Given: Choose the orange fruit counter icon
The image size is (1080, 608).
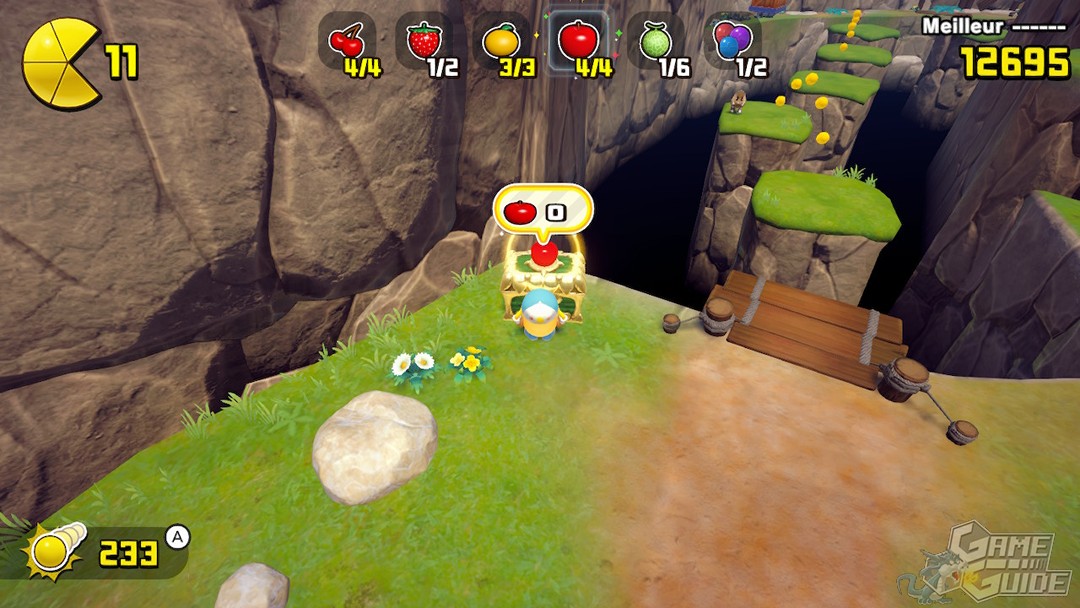Looking at the screenshot, I should (500, 40).
